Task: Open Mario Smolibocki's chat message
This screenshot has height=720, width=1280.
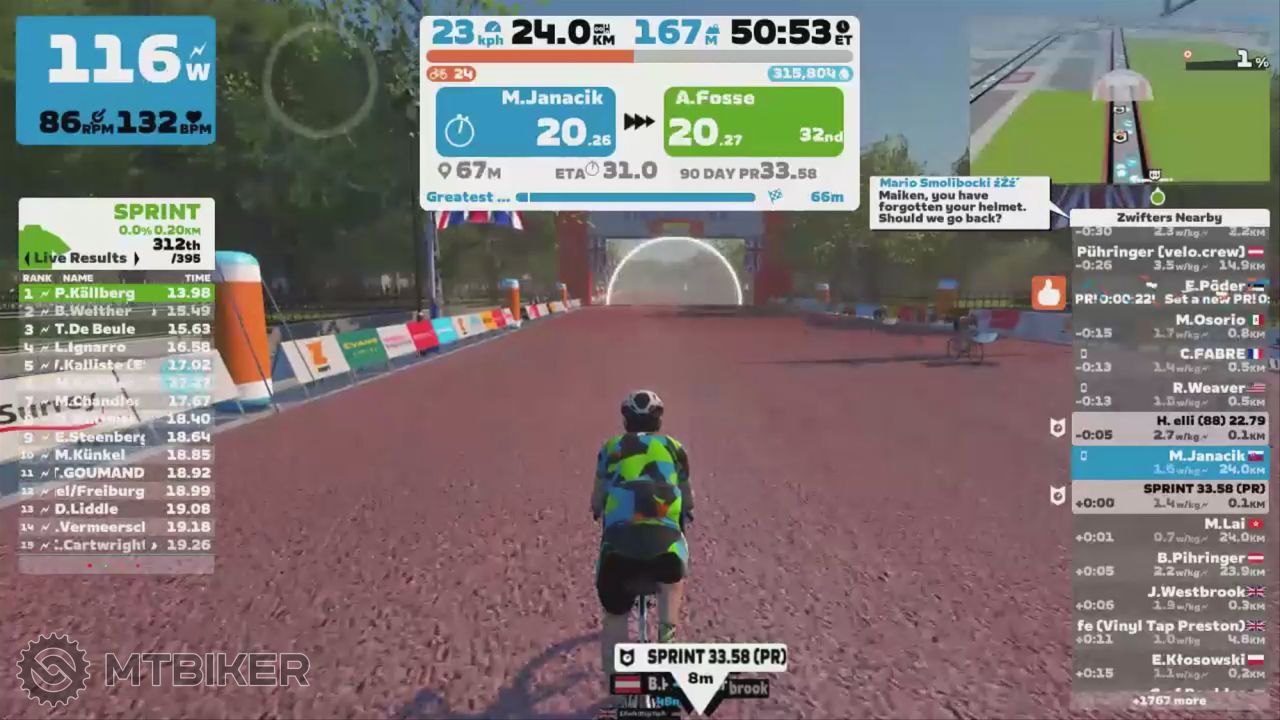Action: click(x=958, y=202)
